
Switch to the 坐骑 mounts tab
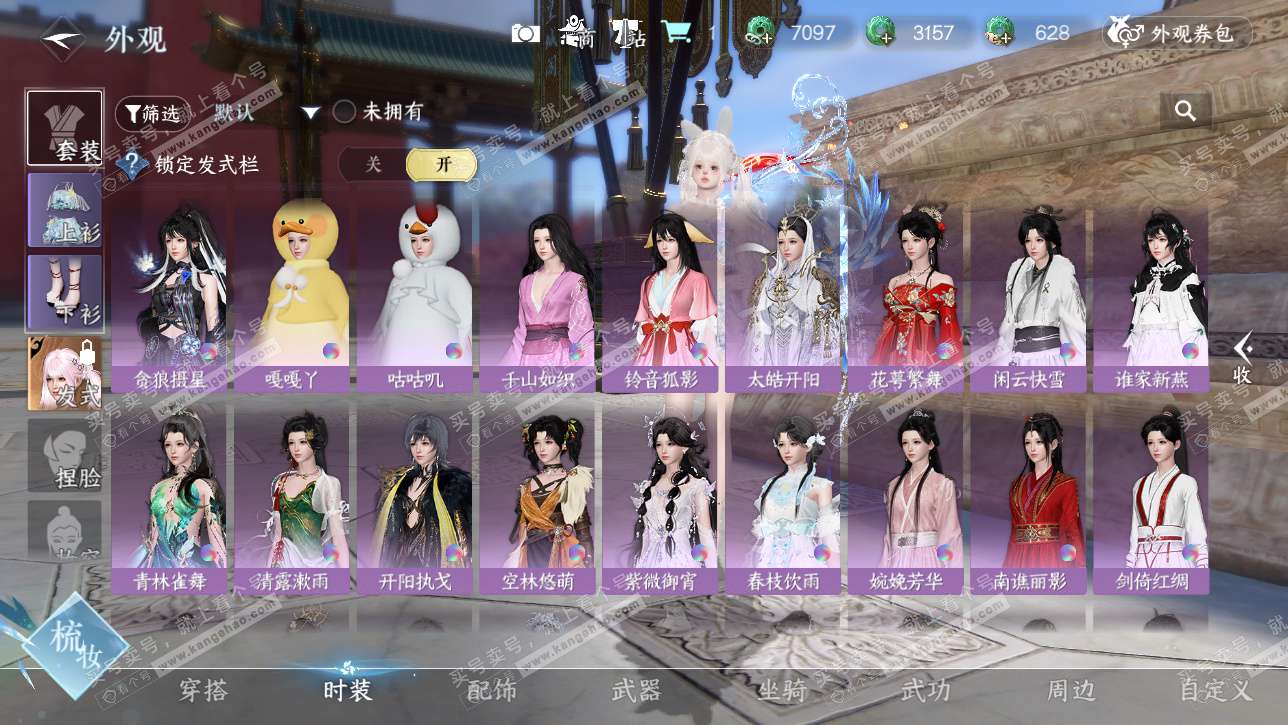click(782, 689)
